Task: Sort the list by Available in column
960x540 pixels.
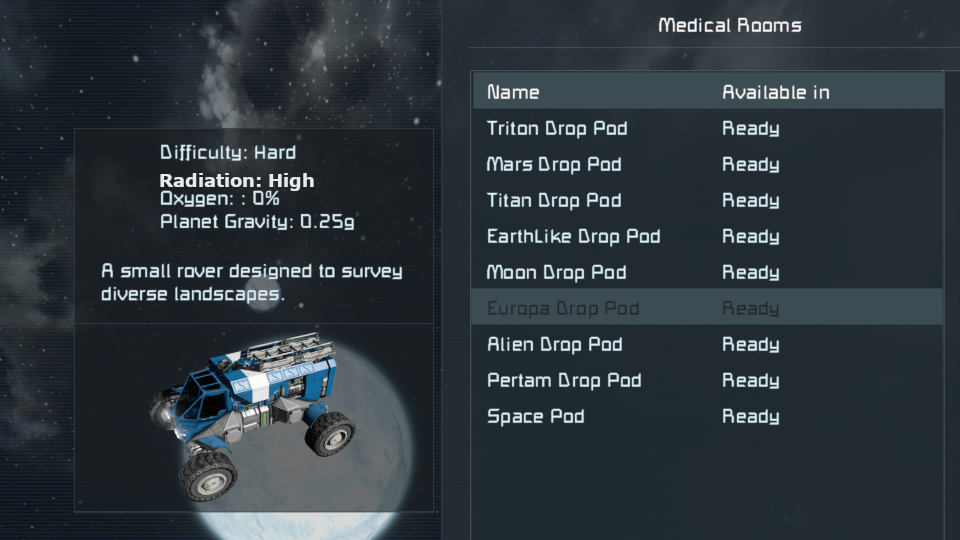Action: [x=776, y=92]
